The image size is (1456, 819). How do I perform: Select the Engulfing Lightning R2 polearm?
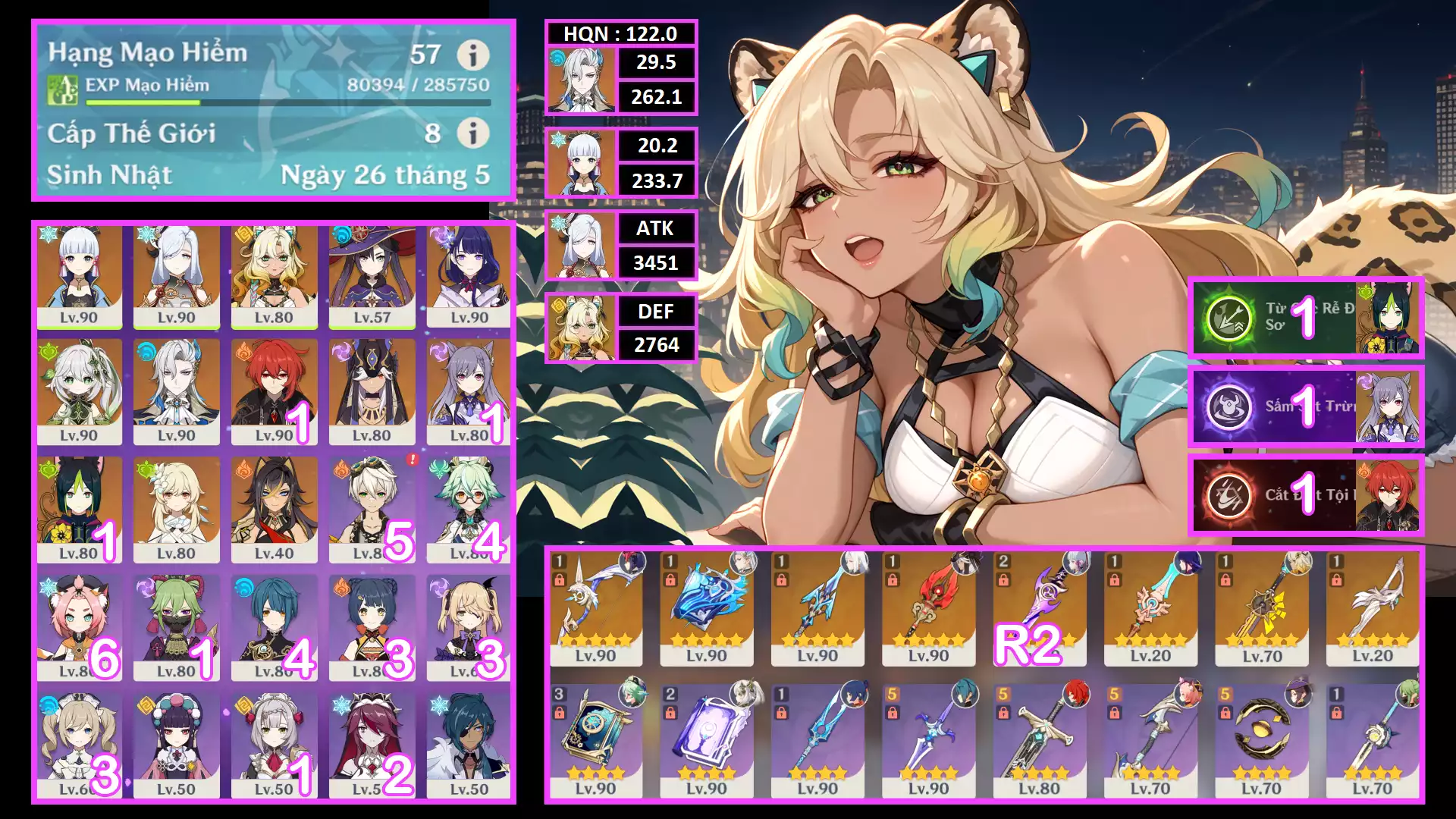[1039, 608]
